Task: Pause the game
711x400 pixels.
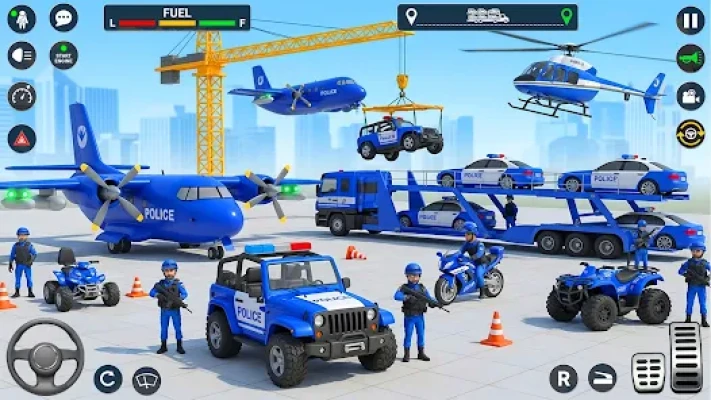Action: tap(690, 20)
